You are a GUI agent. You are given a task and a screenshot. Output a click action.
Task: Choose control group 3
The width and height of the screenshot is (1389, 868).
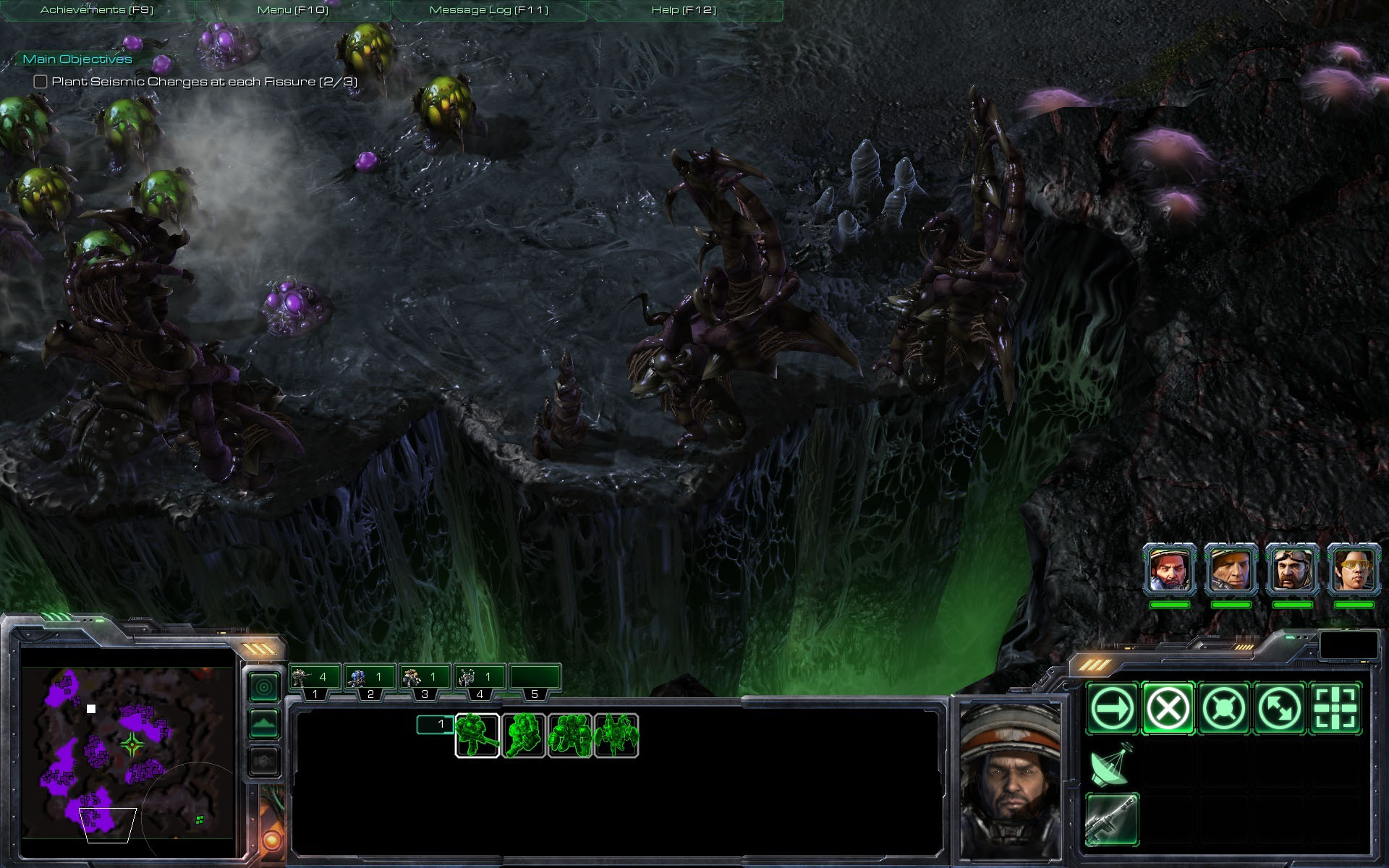[424, 678]
